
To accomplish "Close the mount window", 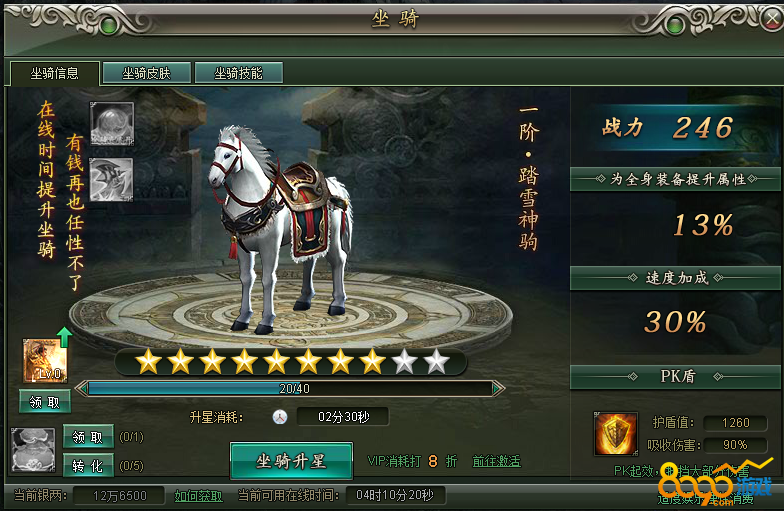I will point(759,20).
